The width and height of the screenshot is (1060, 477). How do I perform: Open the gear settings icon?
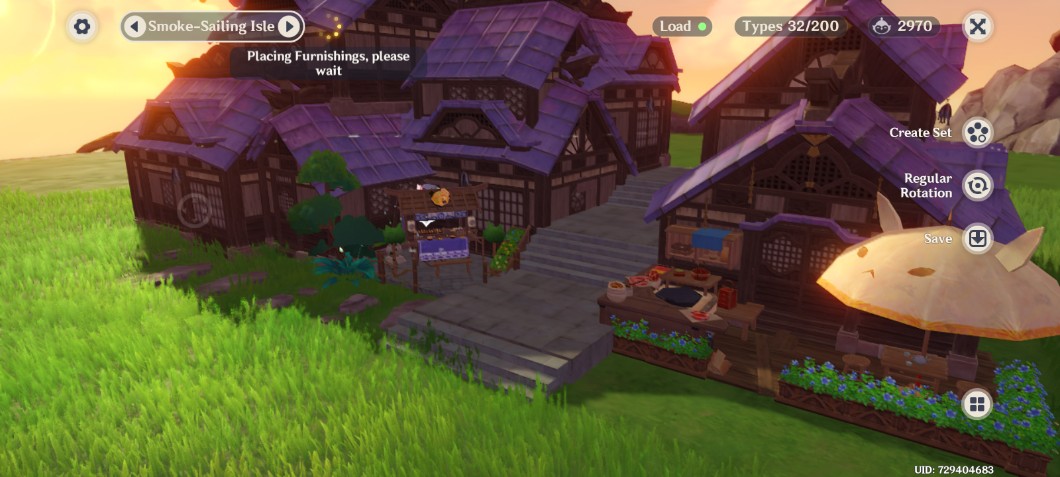[x=82, y=27]
